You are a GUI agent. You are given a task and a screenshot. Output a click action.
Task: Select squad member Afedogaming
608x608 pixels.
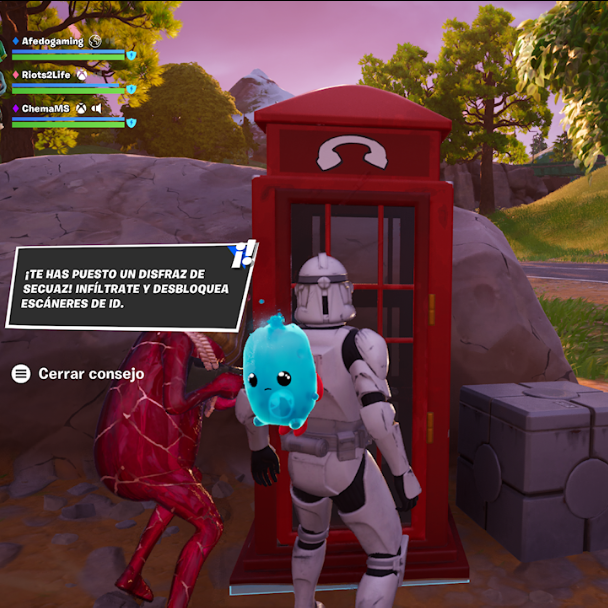(52, 41)
